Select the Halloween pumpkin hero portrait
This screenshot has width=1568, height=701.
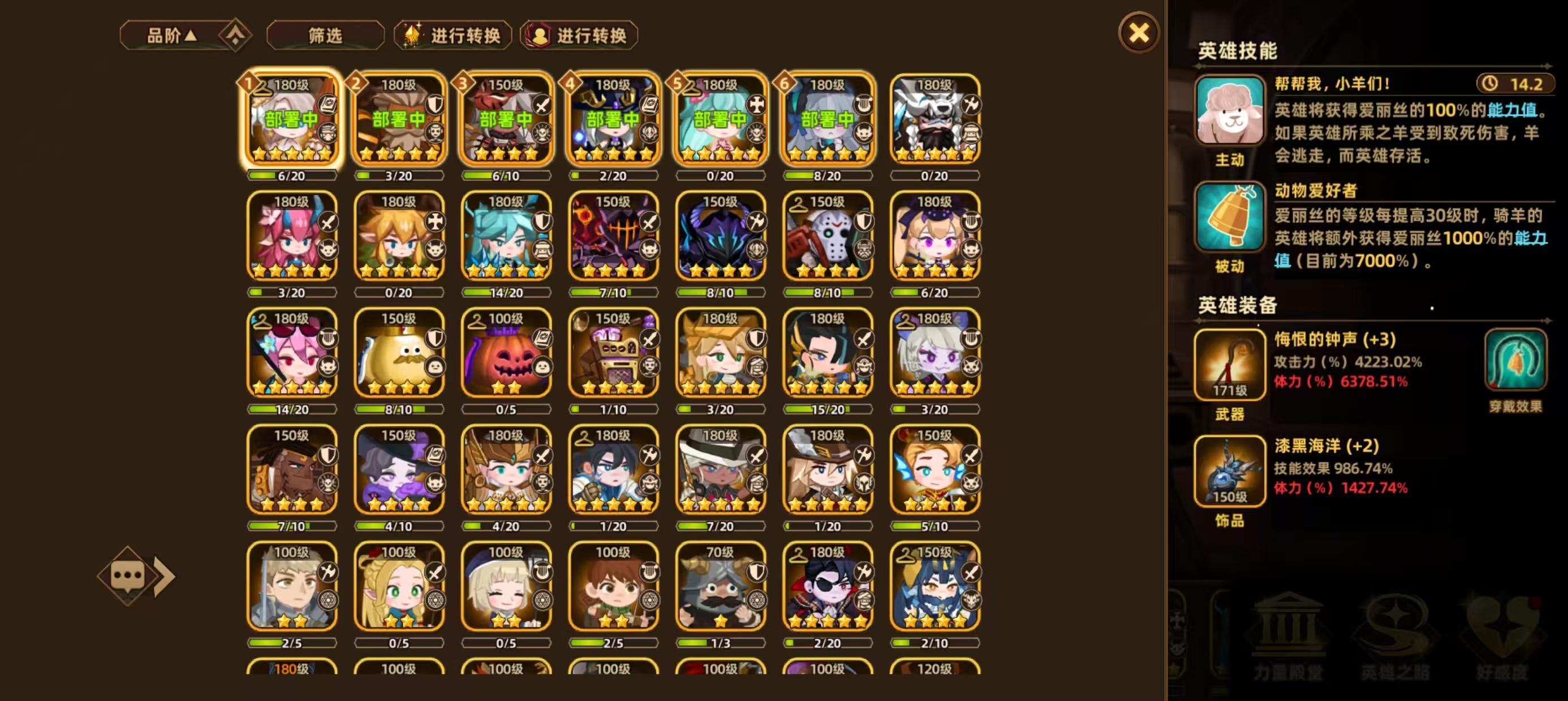506,353
